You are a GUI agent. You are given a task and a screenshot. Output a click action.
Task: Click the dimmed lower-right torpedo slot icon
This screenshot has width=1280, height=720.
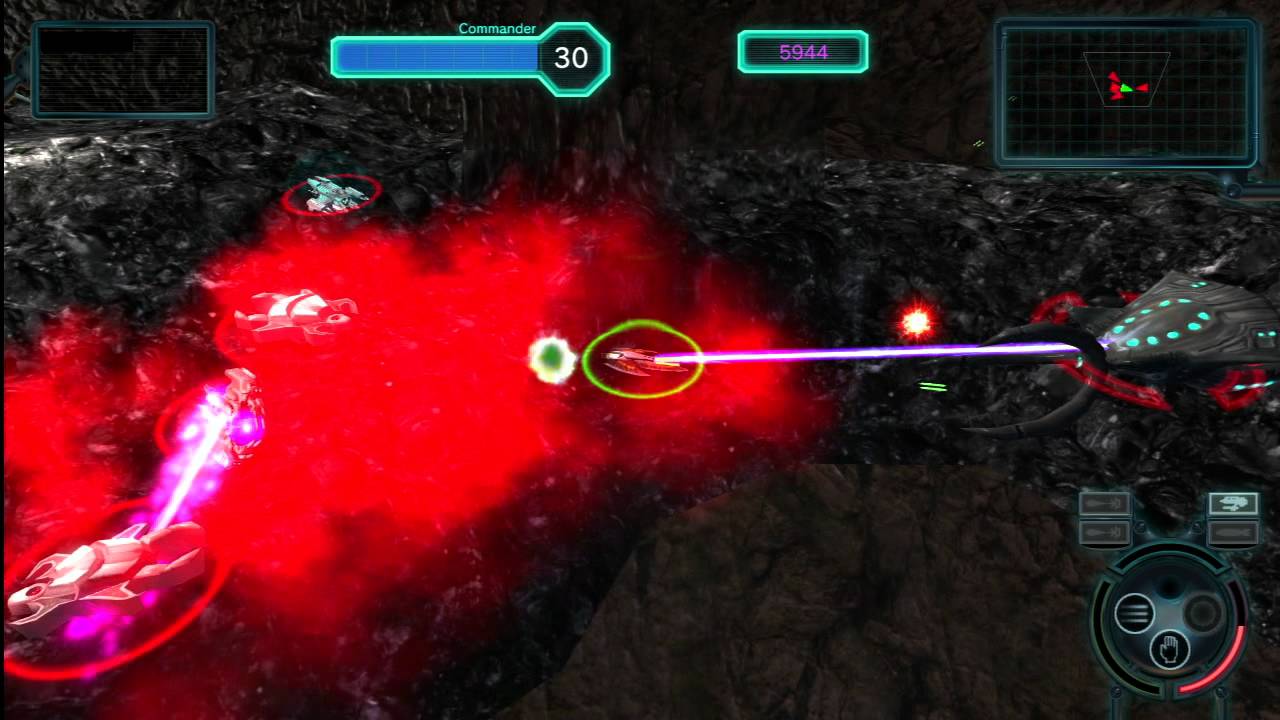coord(1232,533)
